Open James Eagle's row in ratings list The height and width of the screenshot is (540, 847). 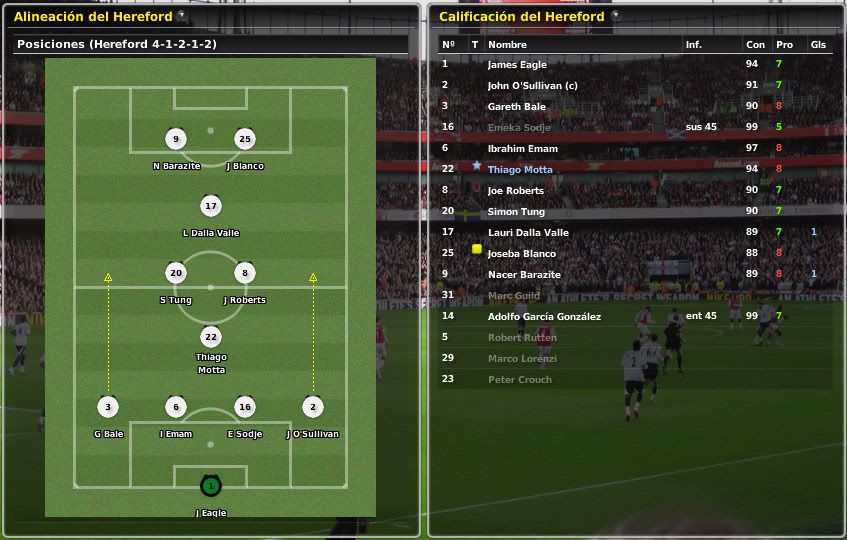pyautogui.click(x=517, y=65)
